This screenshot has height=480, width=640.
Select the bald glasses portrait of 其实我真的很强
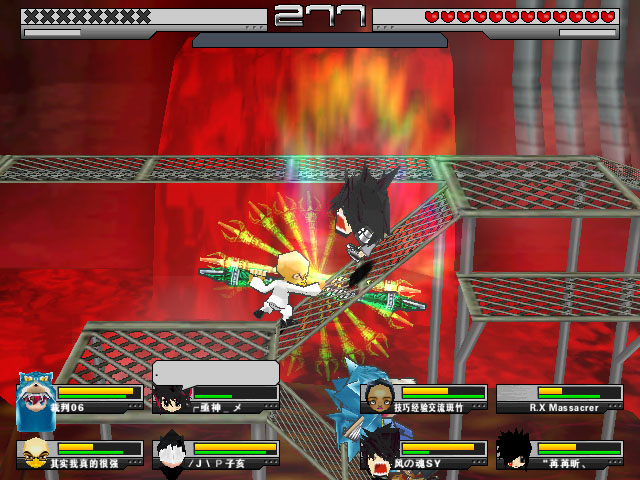click(34, 453)
